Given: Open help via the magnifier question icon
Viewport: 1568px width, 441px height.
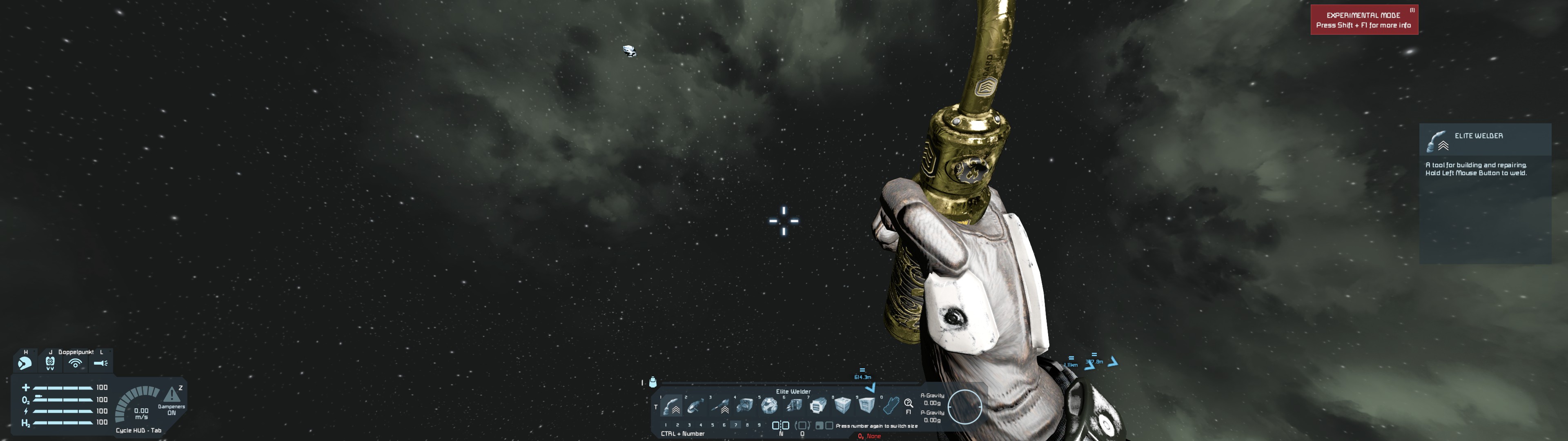Looking at the screenshot, I should coord(908,403).
